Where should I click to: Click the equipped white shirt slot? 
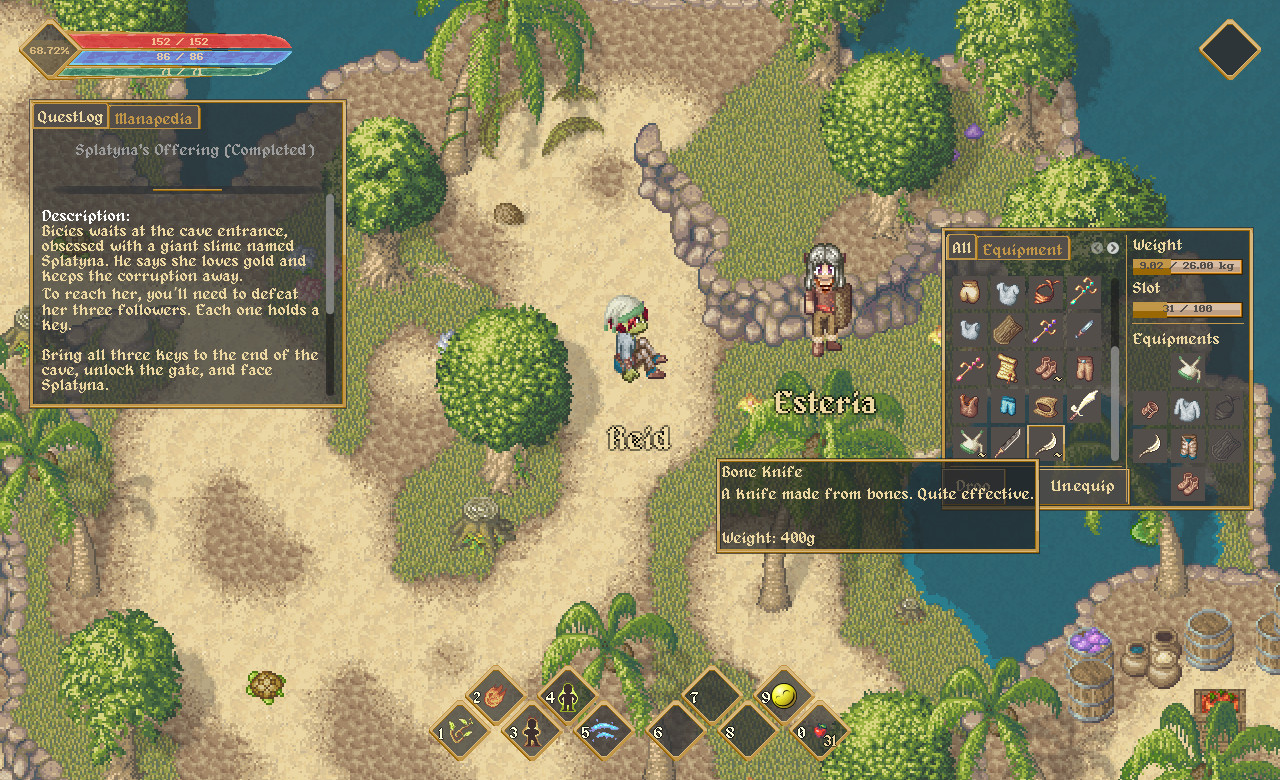coord(1188,408)
